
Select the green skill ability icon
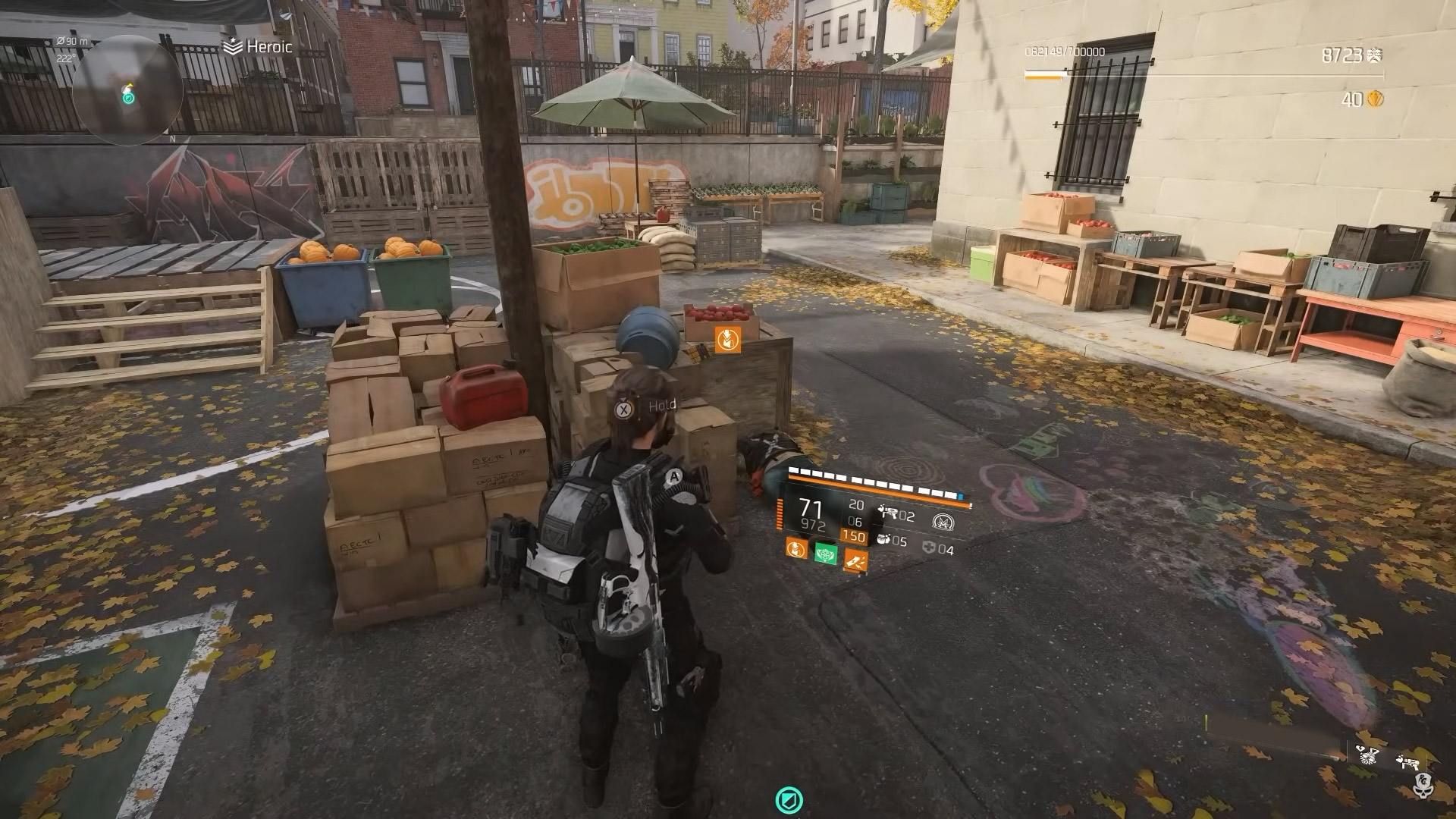click(826, 554)
